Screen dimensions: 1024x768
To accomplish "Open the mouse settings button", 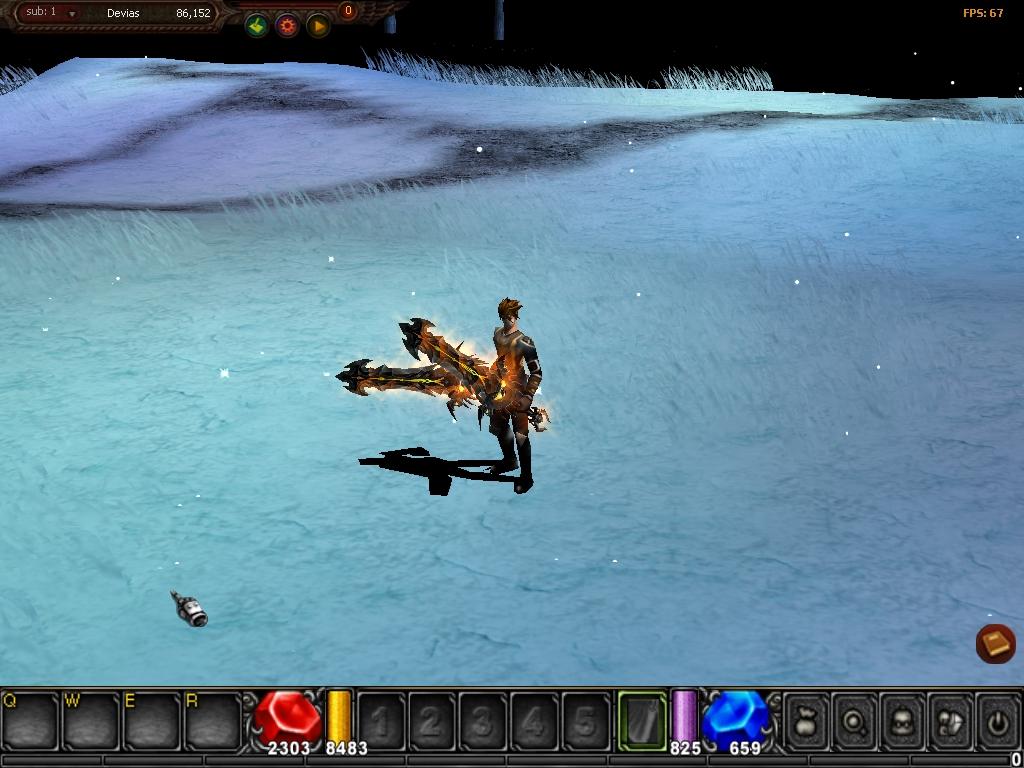I will click(950, 720).
